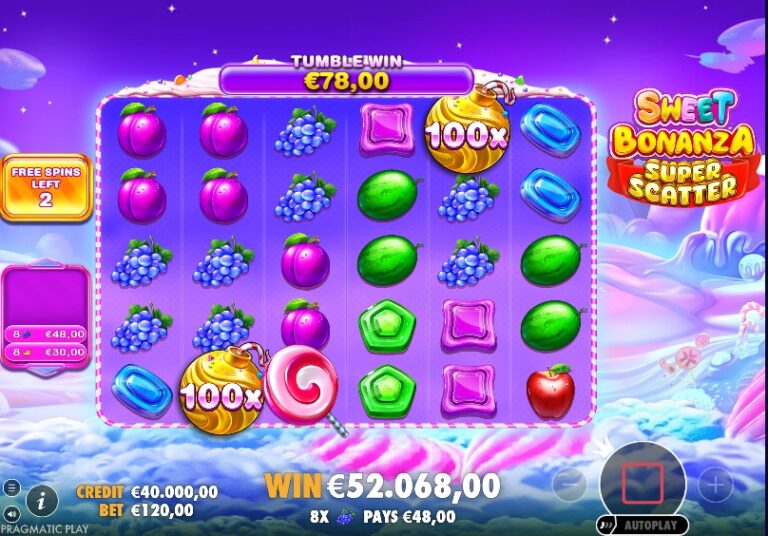Stop spinning with the red square button
Image resolution: width=768 pixels, height=536 pixels.
point(642,484)
